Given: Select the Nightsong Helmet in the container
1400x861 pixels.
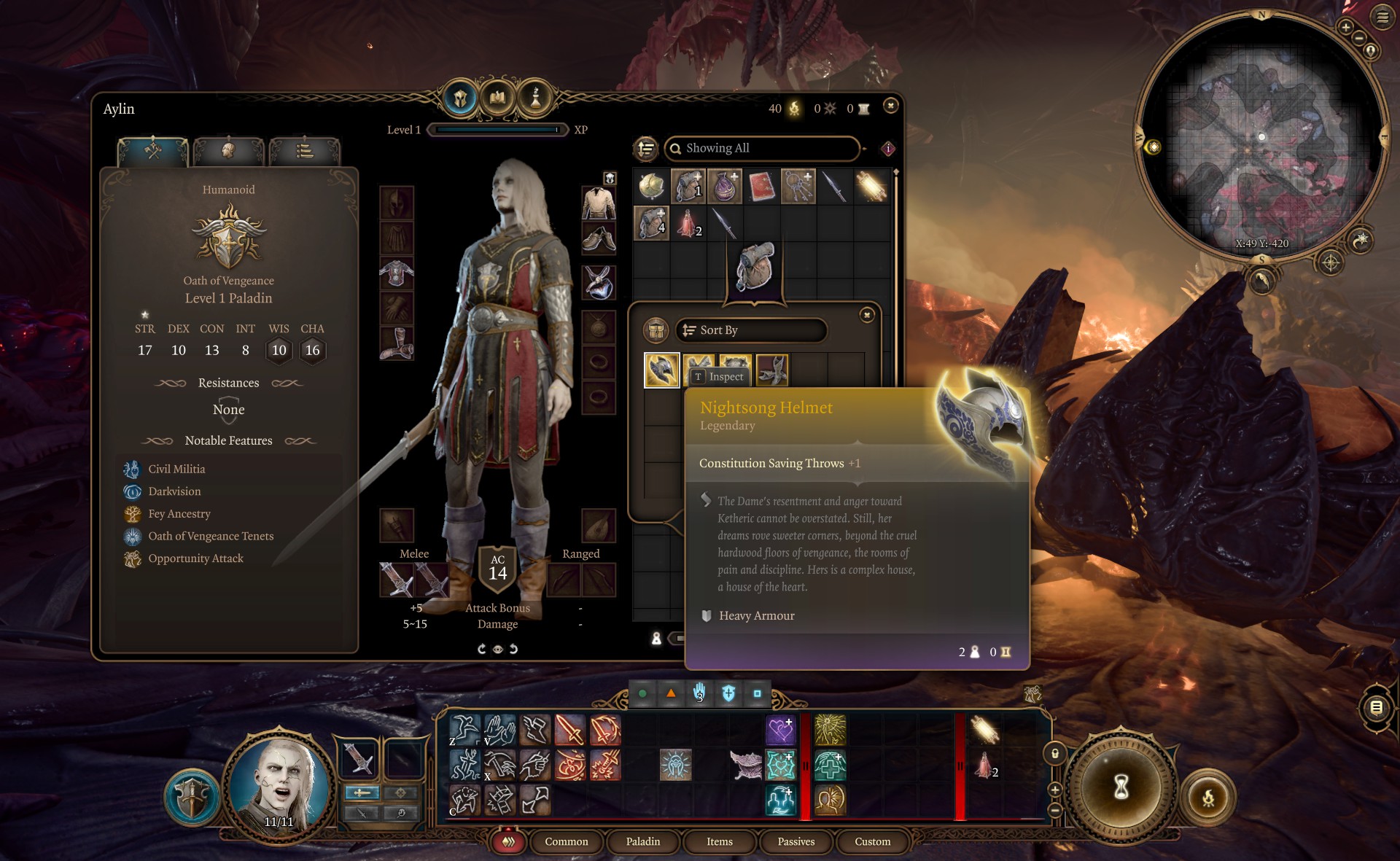Looking at the screenshot, I should click(x=662, y=370).
